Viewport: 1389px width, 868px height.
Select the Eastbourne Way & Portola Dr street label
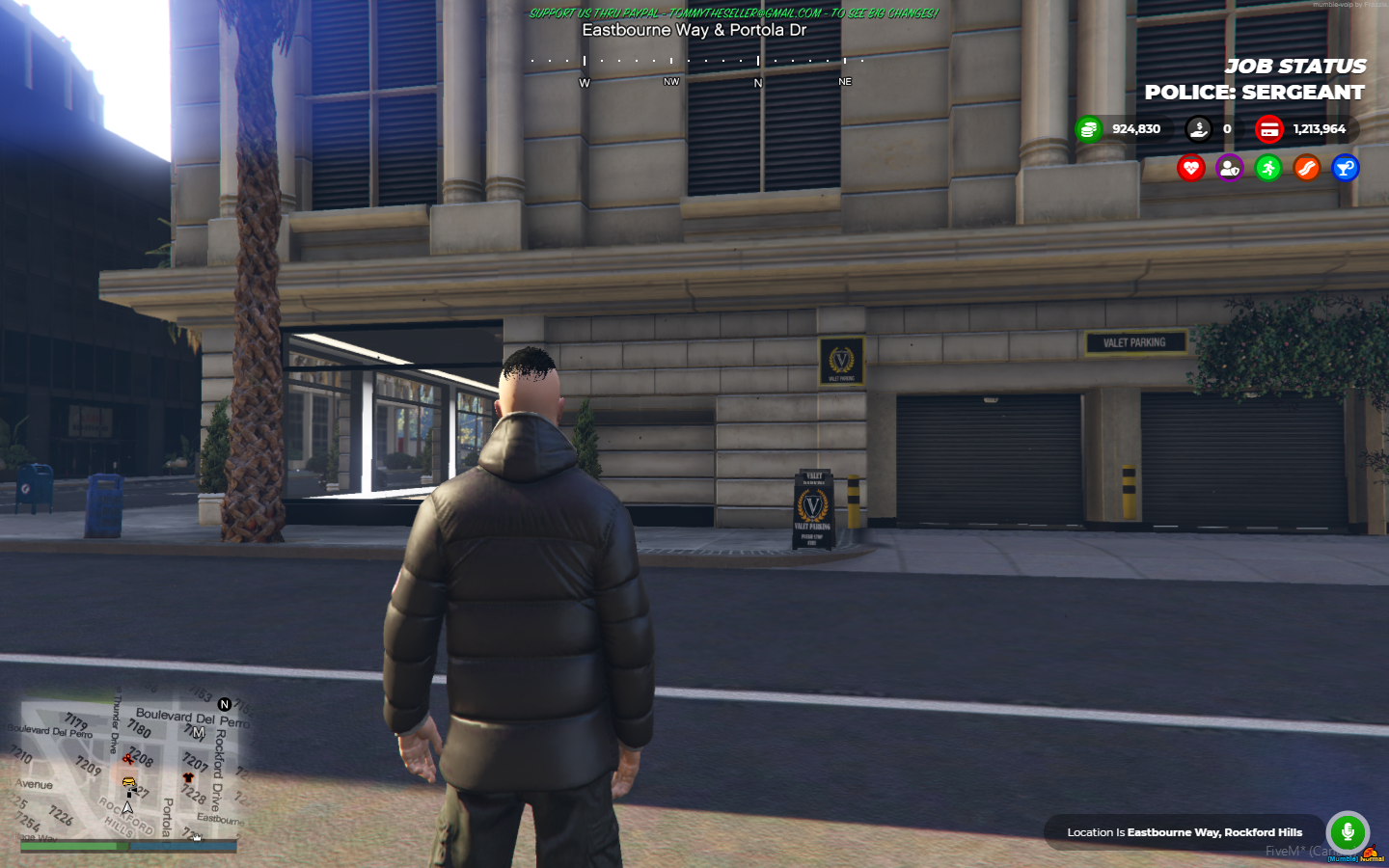tap(694, 30)
